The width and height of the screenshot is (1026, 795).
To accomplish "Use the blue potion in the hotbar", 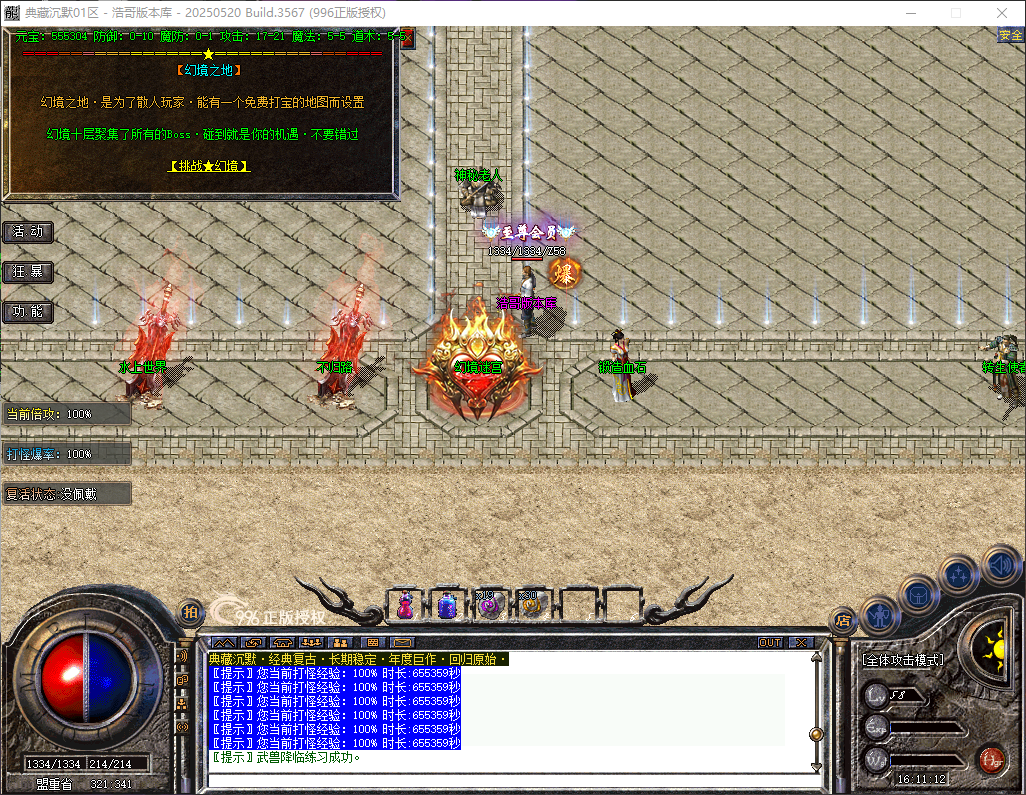I will tap(447, 604).
